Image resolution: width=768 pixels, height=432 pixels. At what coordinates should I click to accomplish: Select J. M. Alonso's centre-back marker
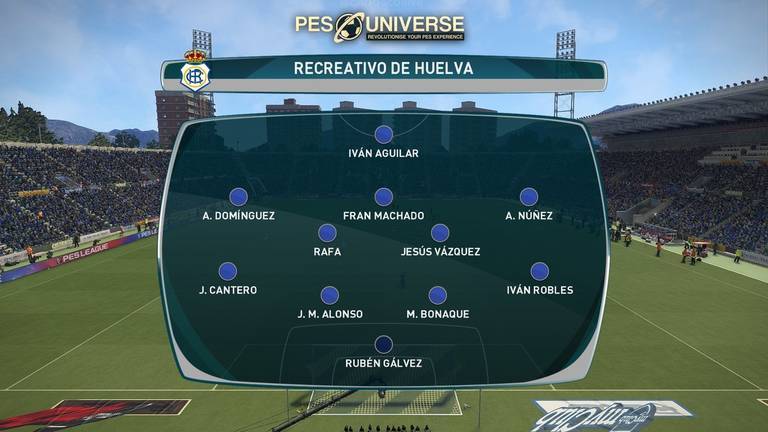click(330, 295)
